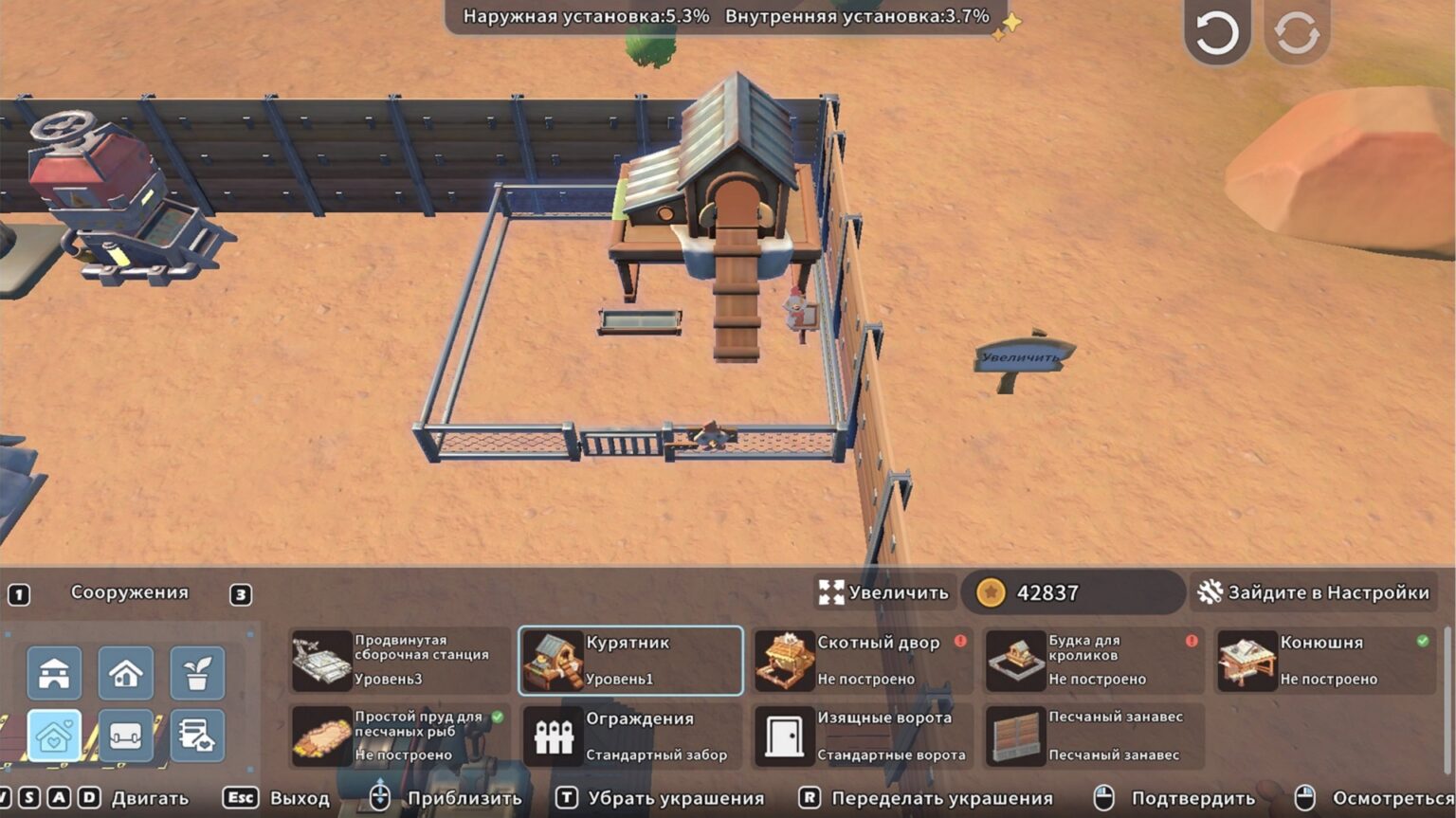Click the clockwise rotate icon top right

point(1297,31)
